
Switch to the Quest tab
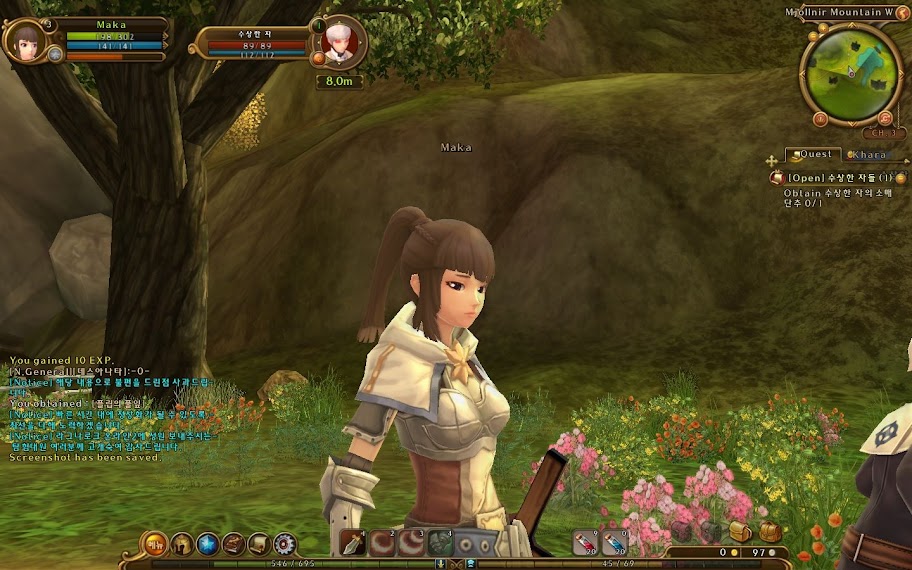(x=811, y=155)
